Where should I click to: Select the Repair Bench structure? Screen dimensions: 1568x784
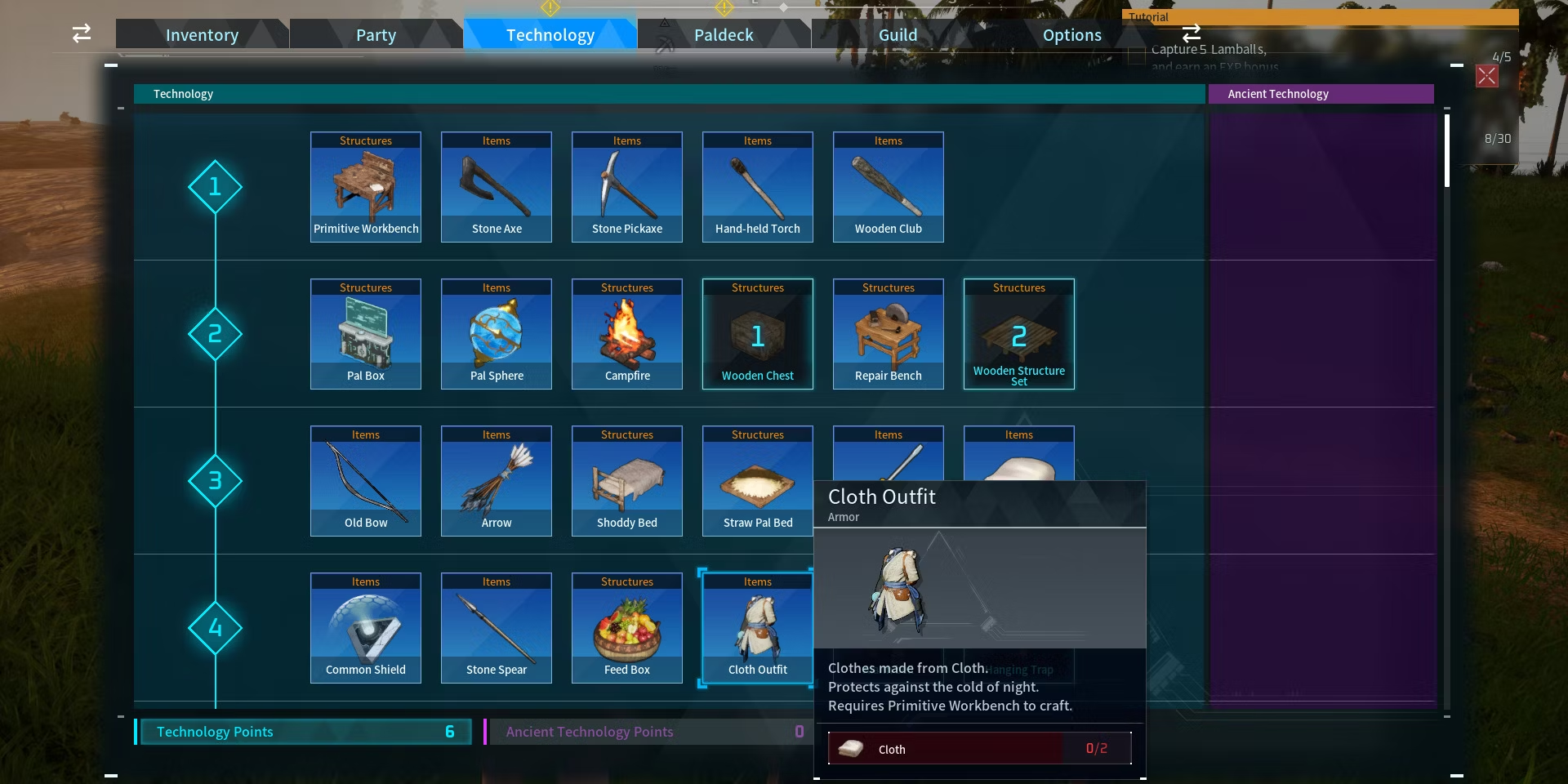point(889,334)
